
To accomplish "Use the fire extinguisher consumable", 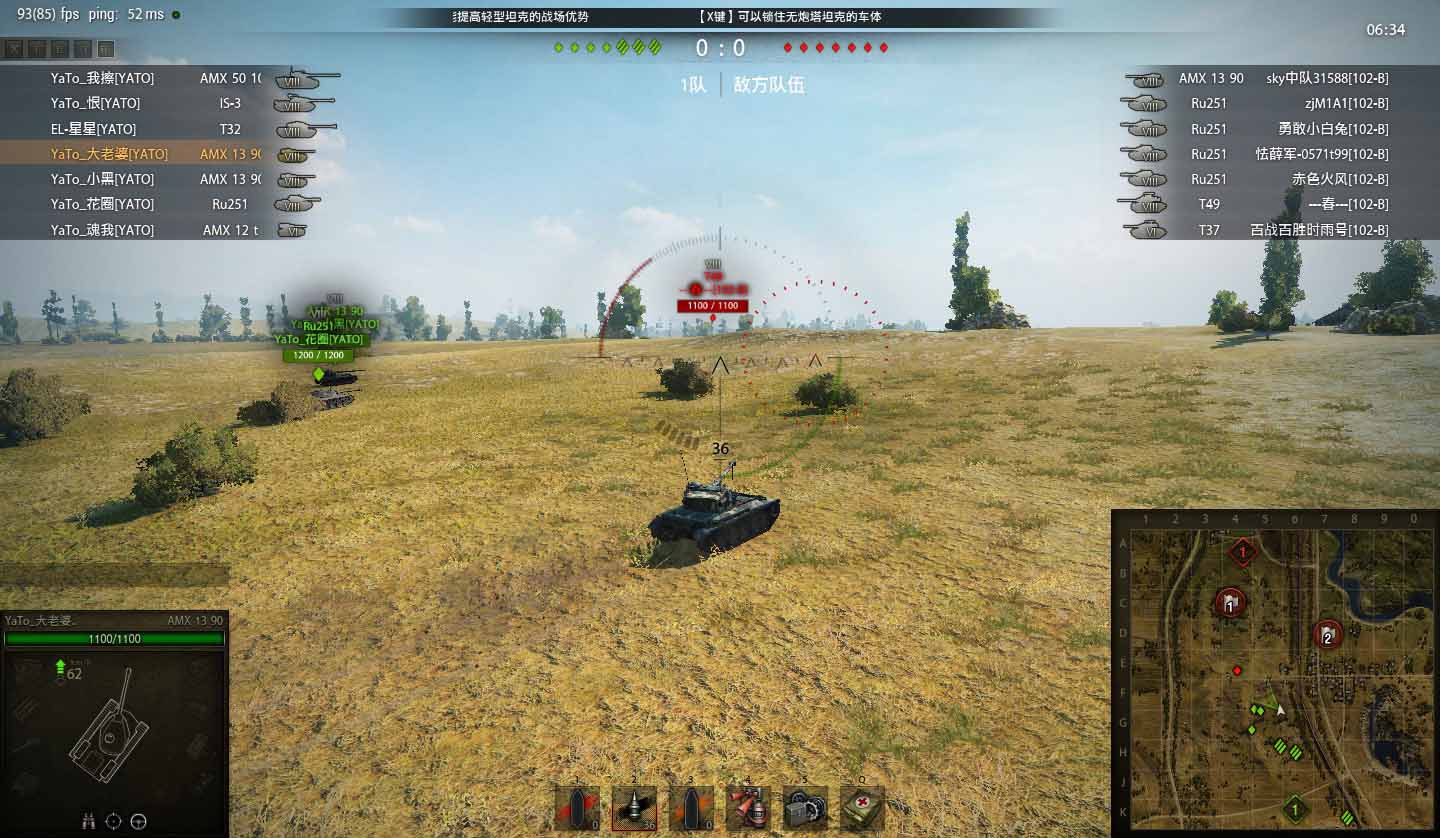I will tap(748, 807).
